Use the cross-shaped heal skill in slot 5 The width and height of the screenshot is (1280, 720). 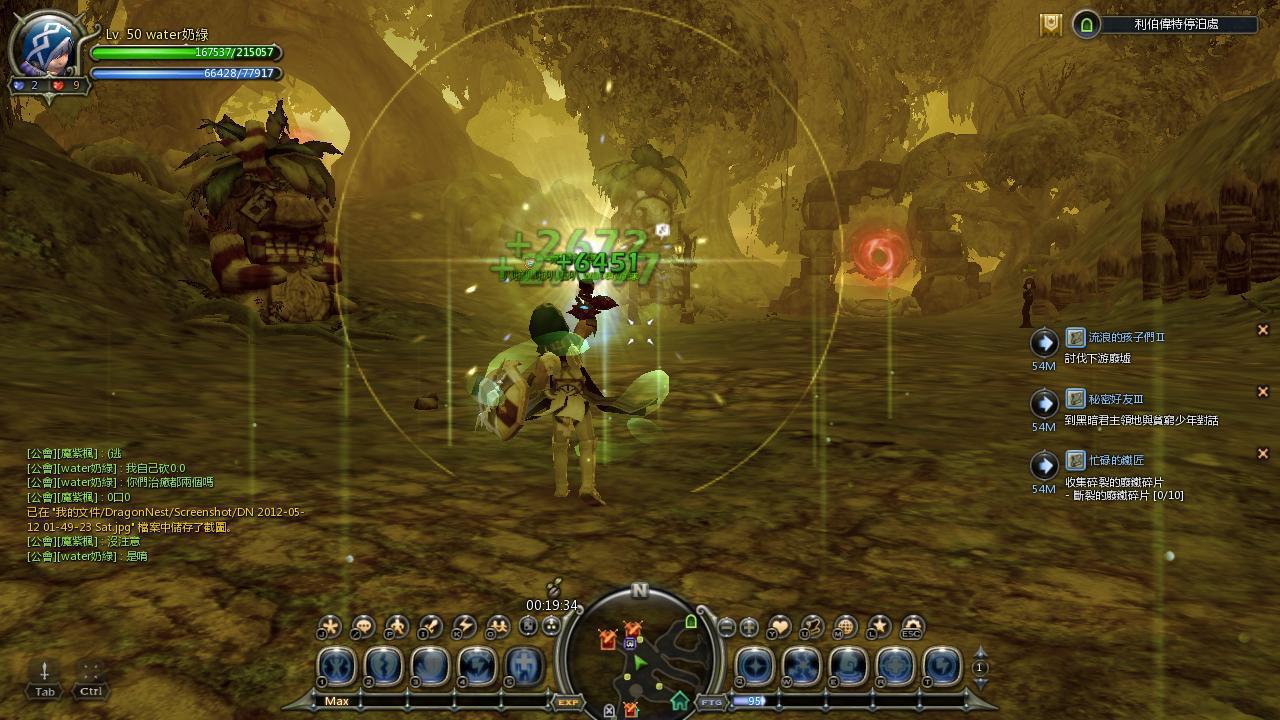524,666
